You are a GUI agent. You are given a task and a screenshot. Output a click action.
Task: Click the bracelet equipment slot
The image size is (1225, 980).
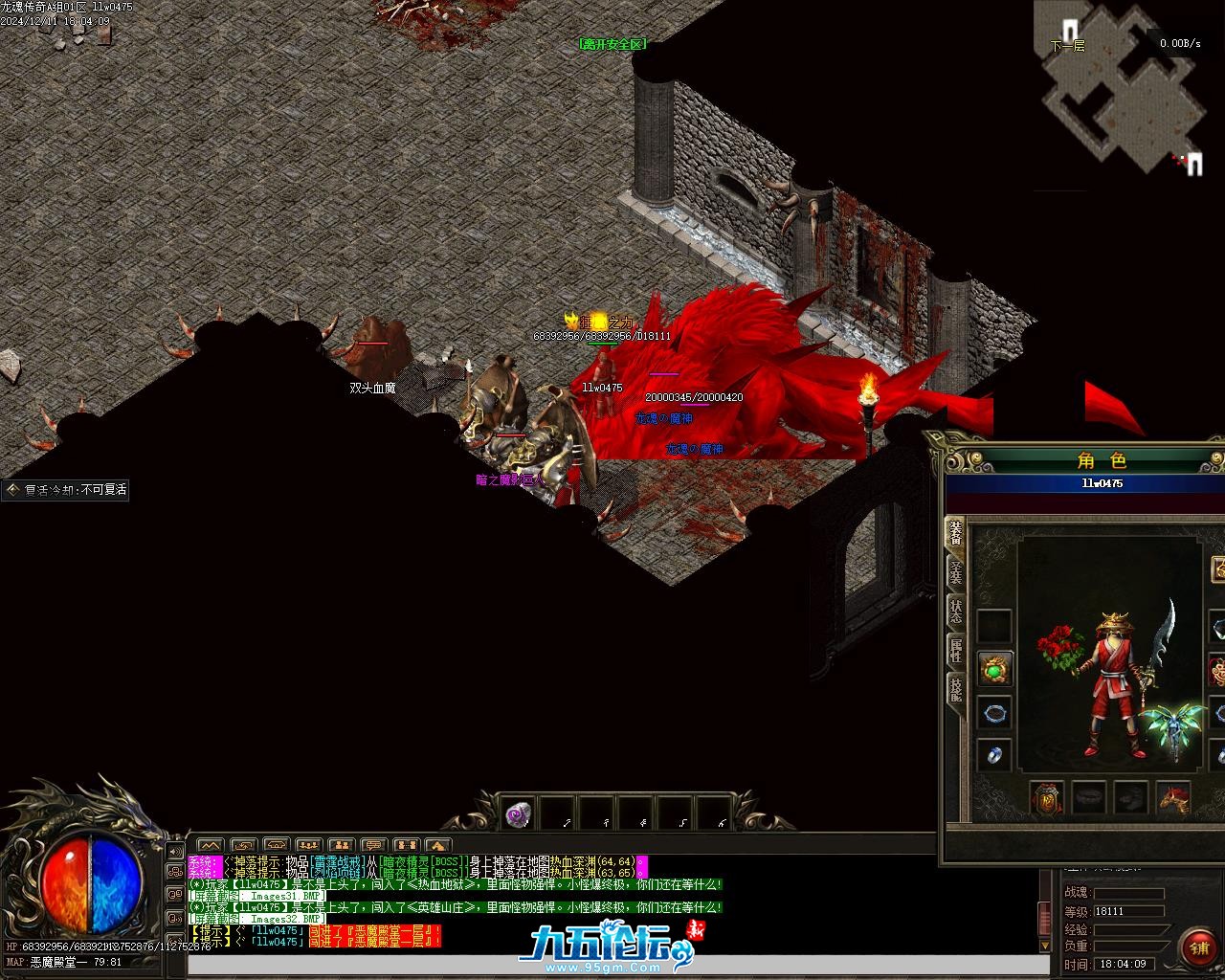click(995, 712)
